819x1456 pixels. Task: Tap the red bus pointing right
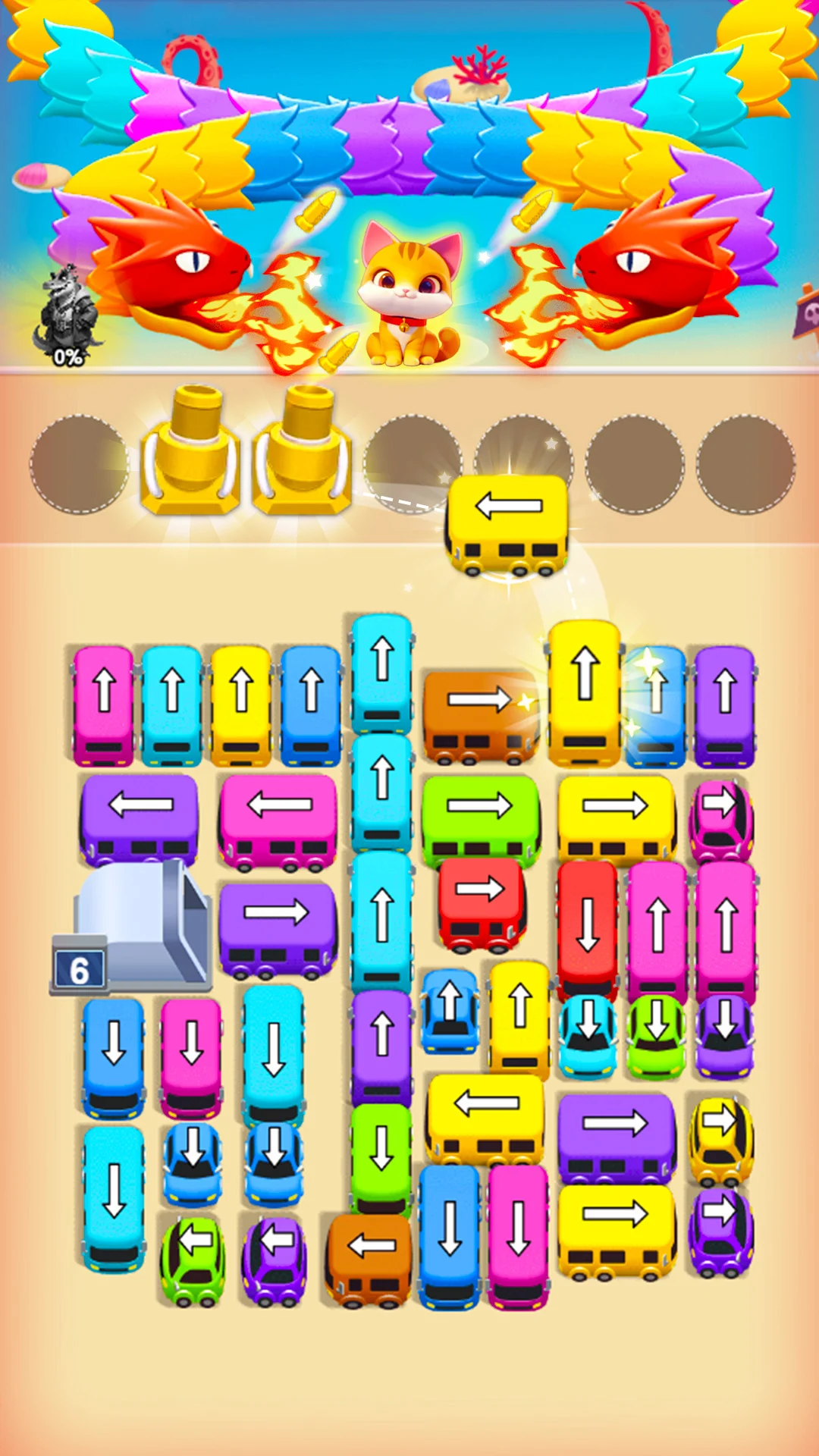(x=481, y=904)
